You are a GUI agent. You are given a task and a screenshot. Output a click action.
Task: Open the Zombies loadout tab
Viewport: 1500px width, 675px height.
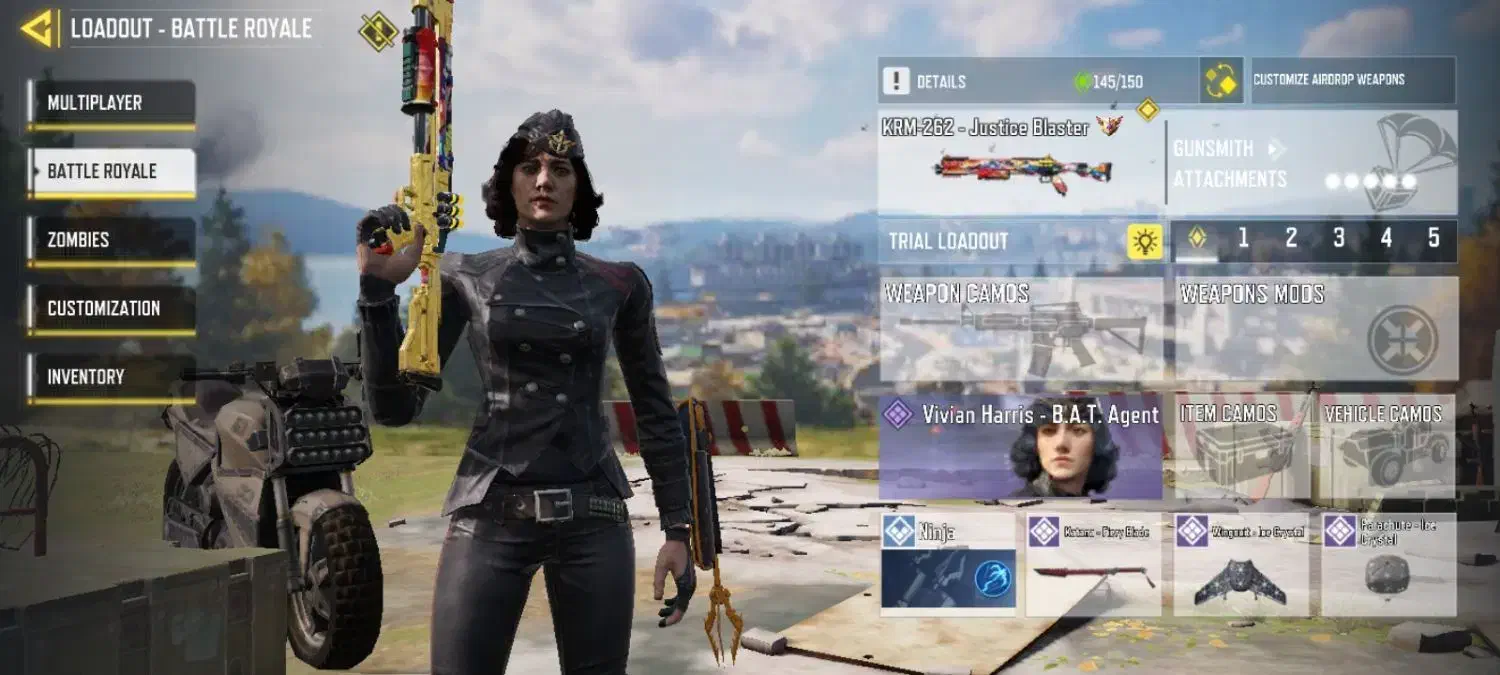(x=110, y=240)
